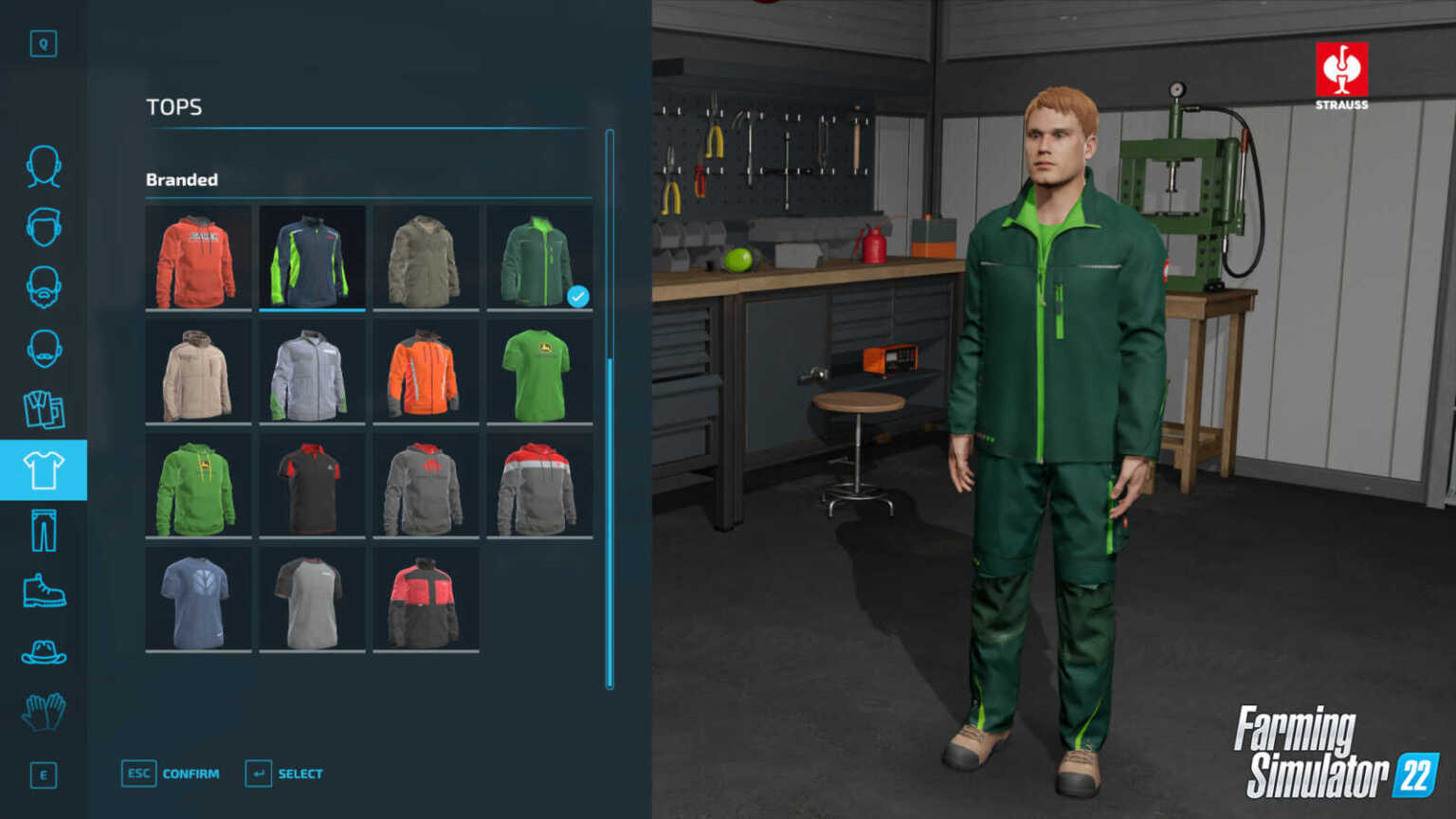Click the Strauss brand logo

(x=1341, y=76)
